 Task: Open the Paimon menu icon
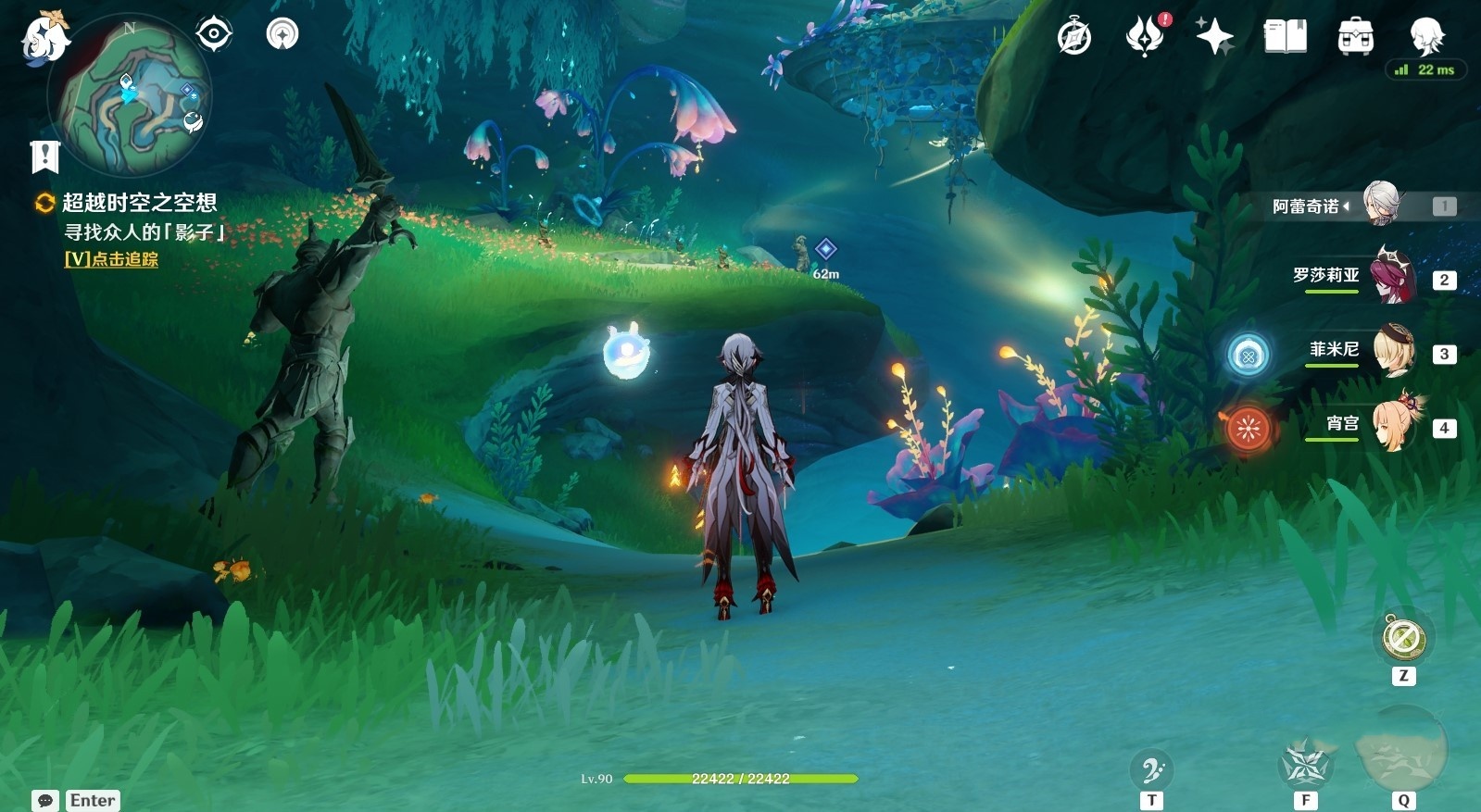tap(44, 39)
